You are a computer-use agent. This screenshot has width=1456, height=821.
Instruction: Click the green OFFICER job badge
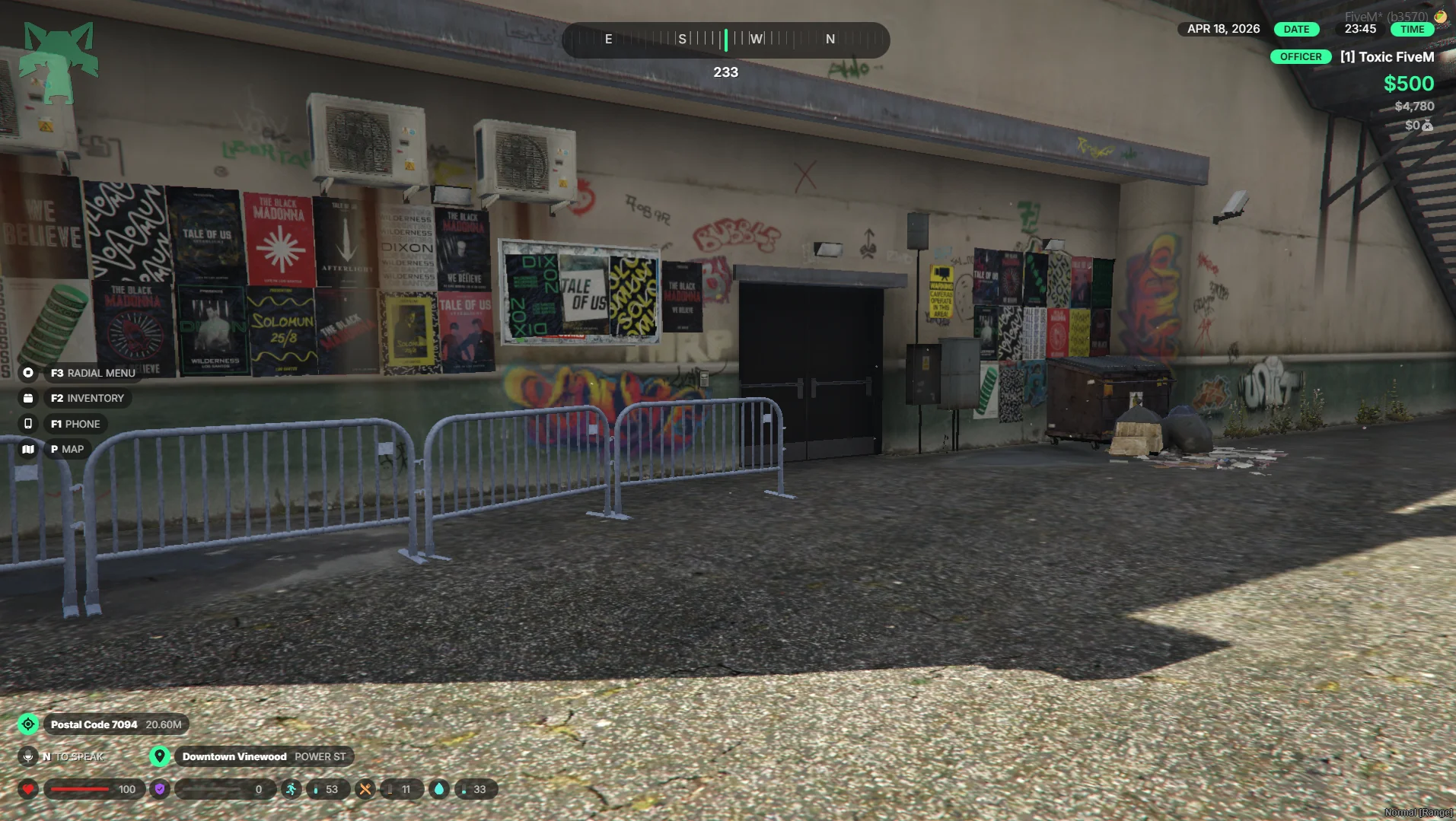tap(1301, 57)
